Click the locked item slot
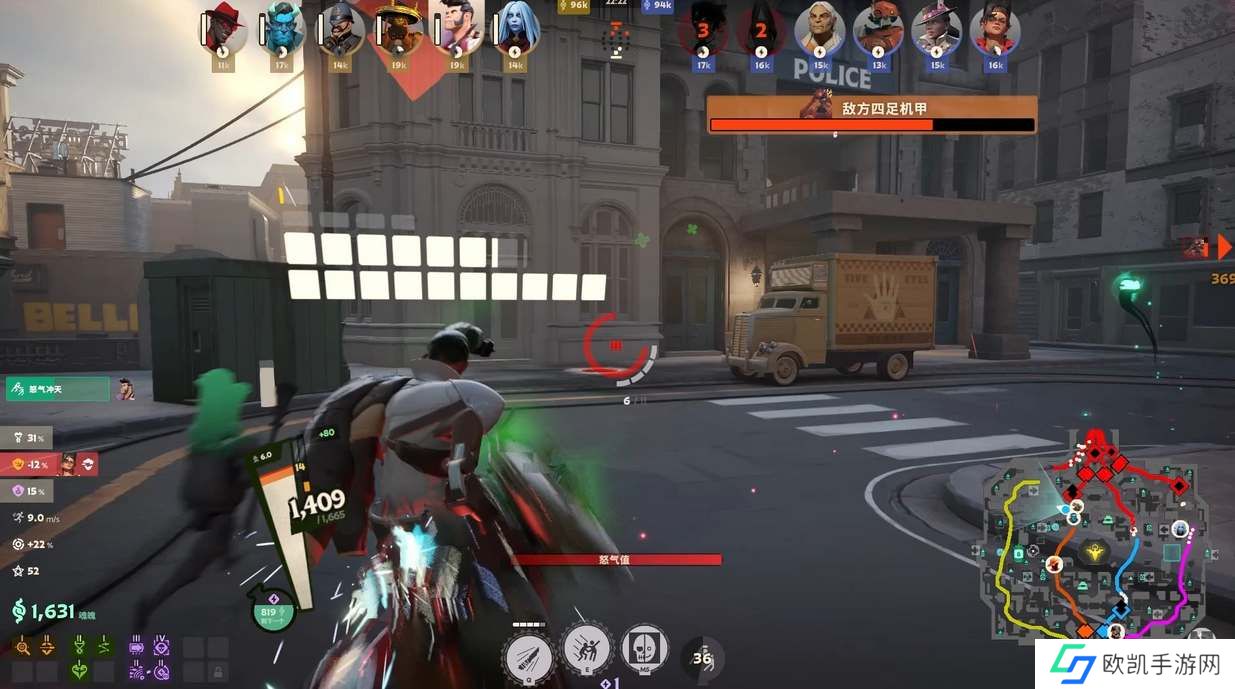This screenshot has width=1235, height=689. tap(216, 671)
